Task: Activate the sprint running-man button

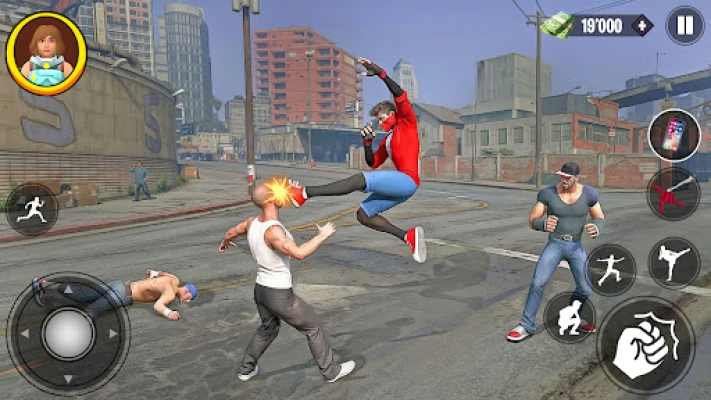Action: point(32,209)
